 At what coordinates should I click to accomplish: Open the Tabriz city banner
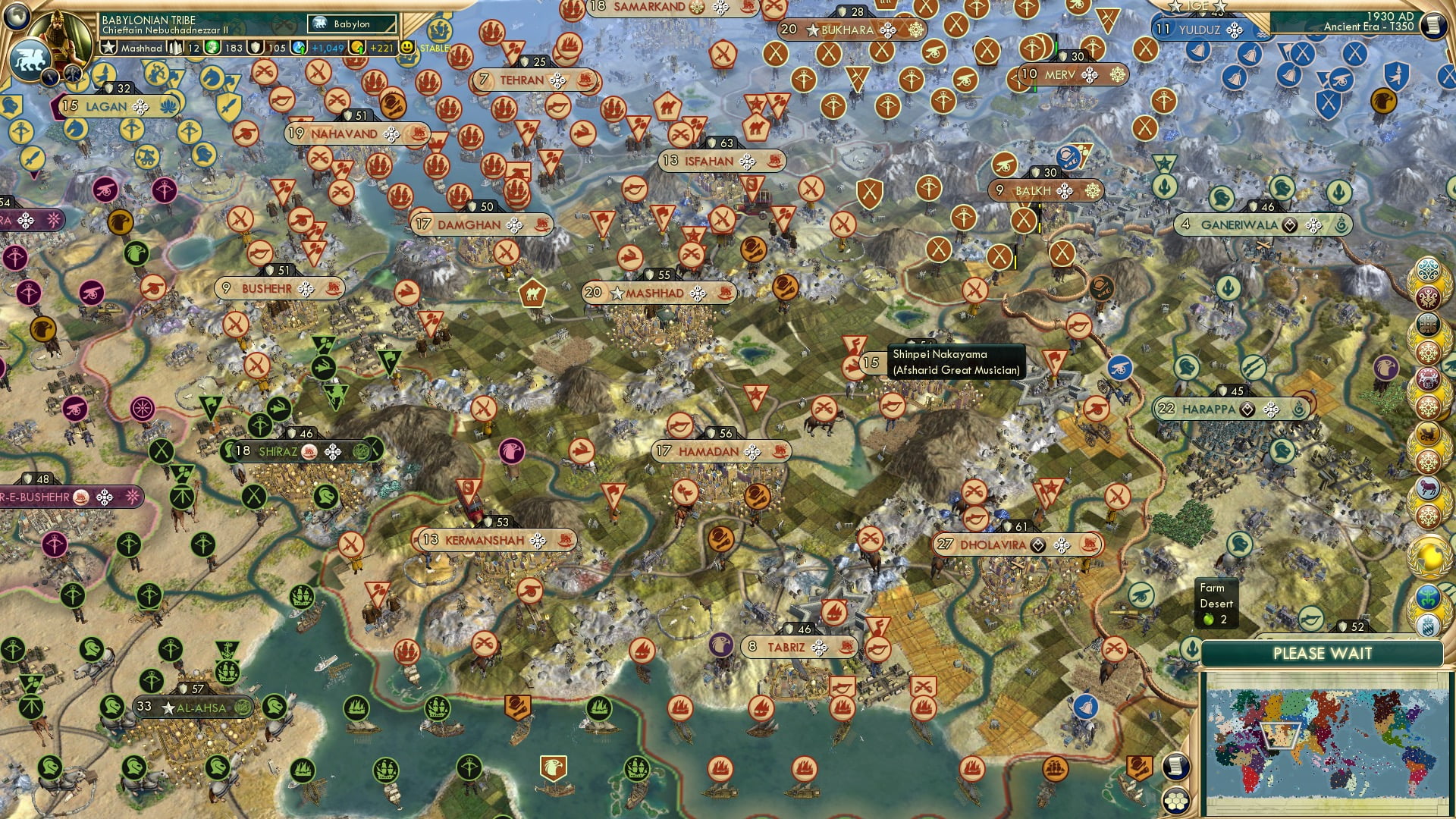pos(786,647)
